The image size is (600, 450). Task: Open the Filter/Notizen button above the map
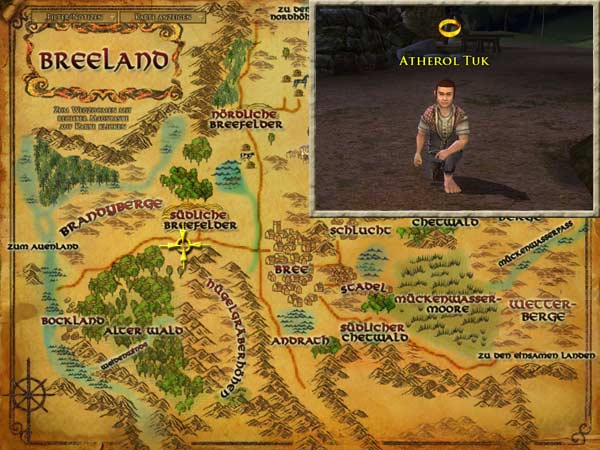tap(67, 18)
